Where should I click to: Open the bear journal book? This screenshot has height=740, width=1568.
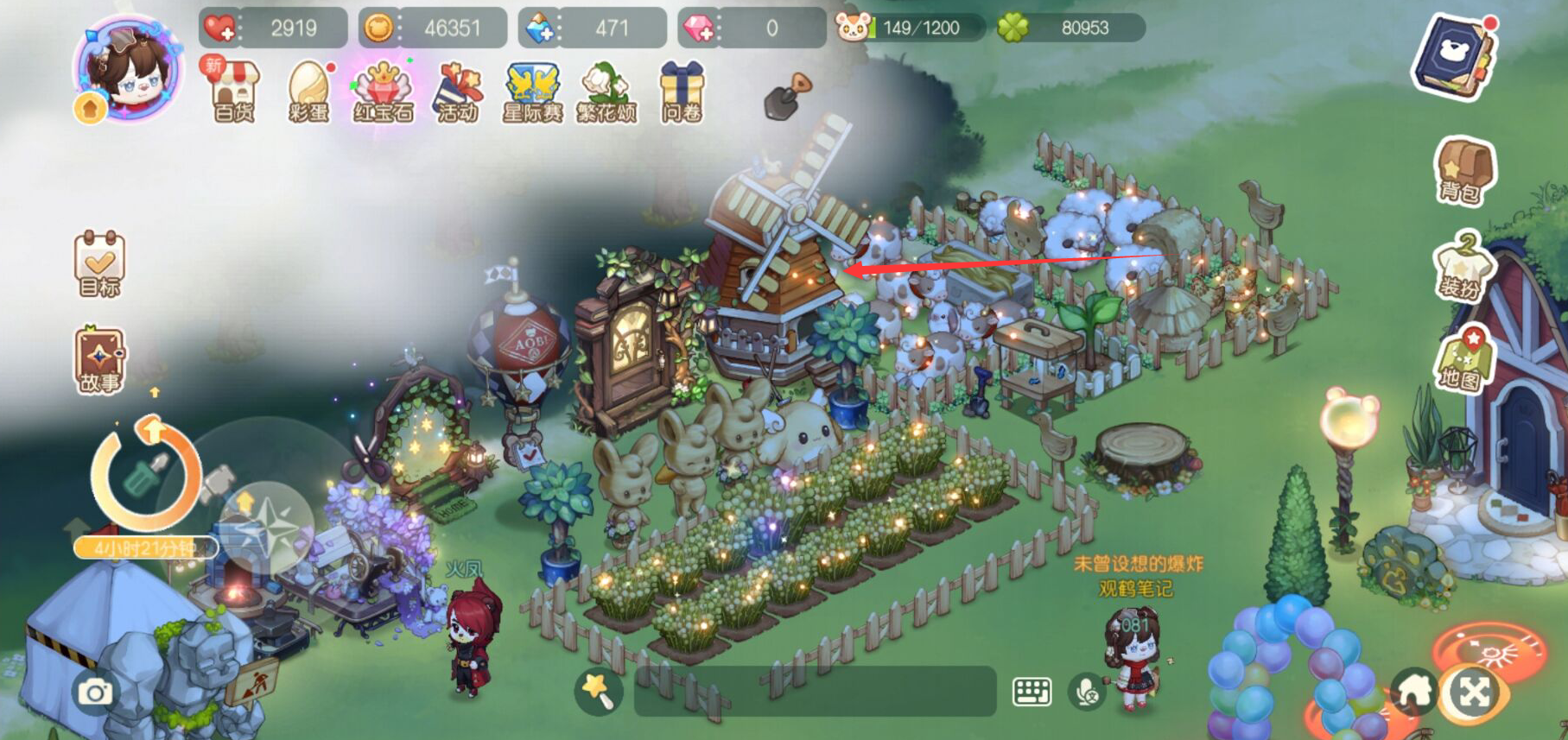(1456, 56)
